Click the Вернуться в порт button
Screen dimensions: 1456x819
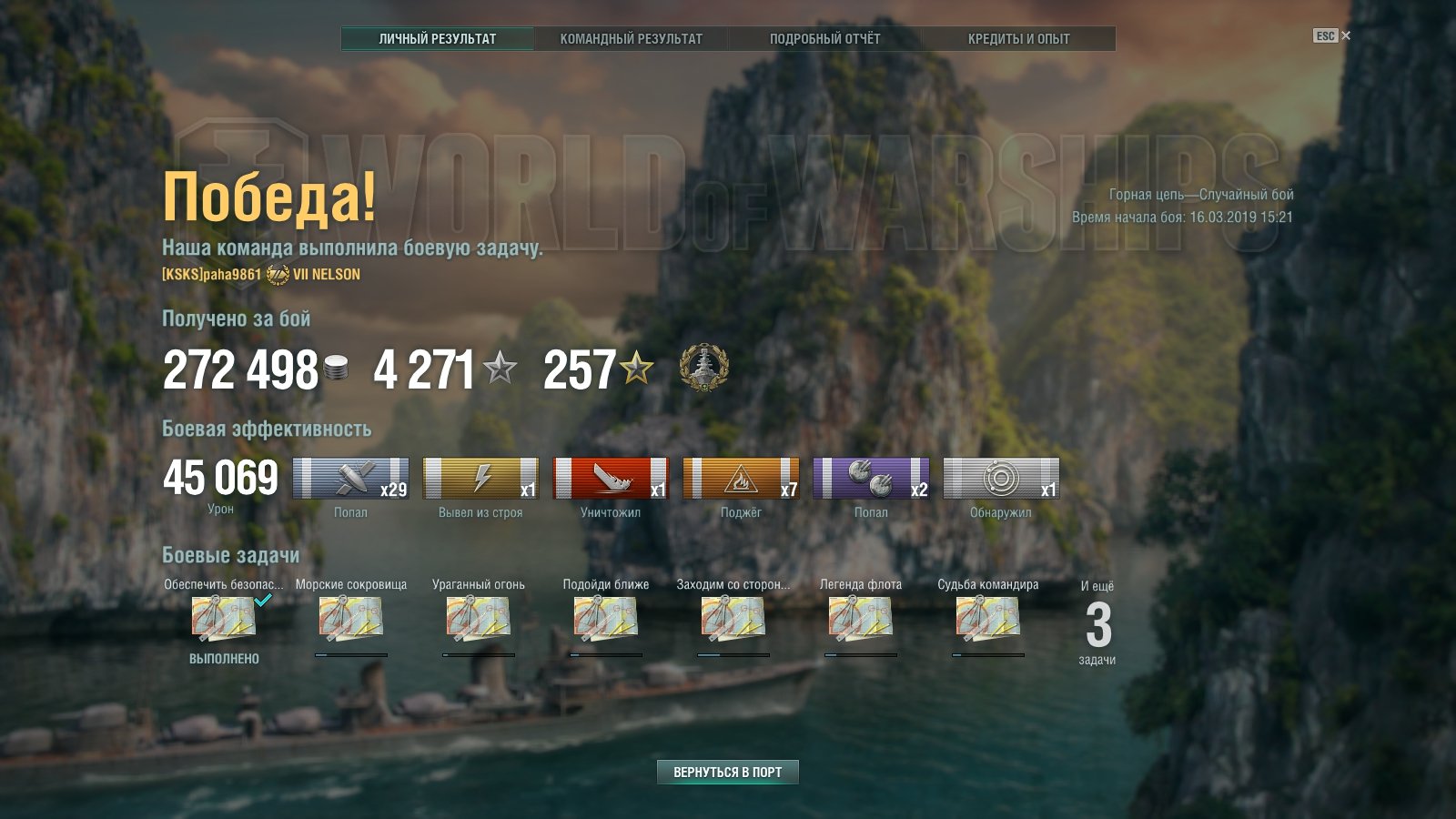pos(727,772)
